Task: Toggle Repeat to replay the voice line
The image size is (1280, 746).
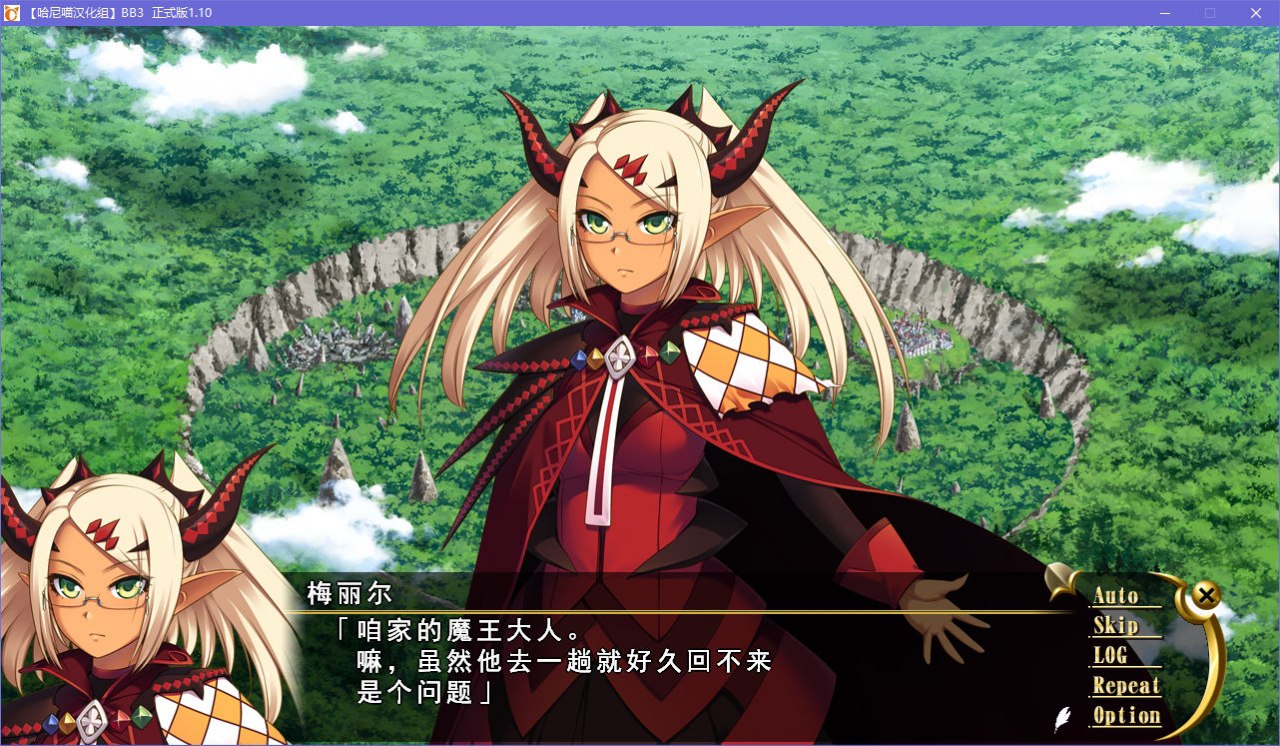Action: pos(1126,686)
